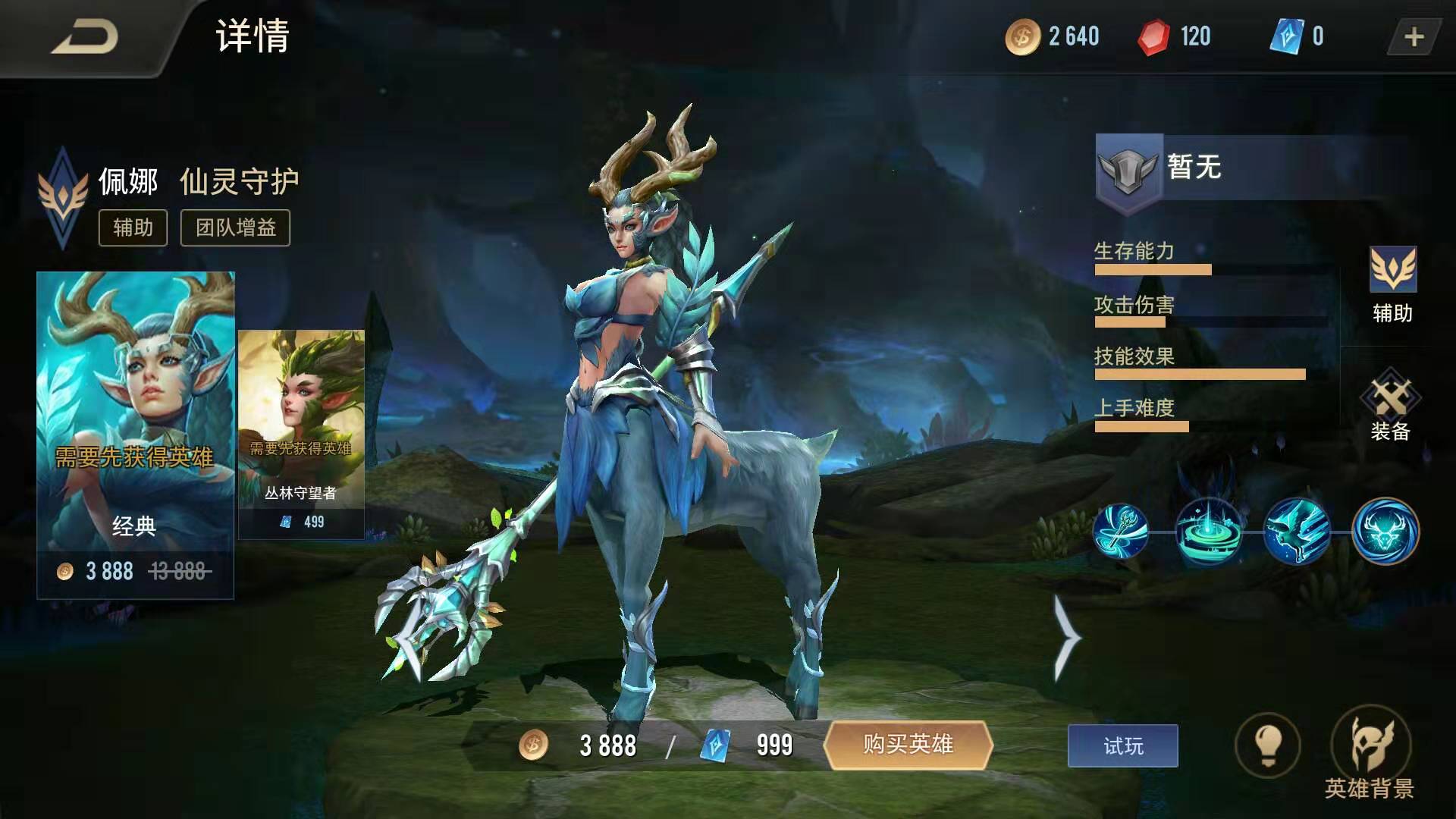Click the 团队增益 tag
The image size is (1456, 819).
coord(235,227)
